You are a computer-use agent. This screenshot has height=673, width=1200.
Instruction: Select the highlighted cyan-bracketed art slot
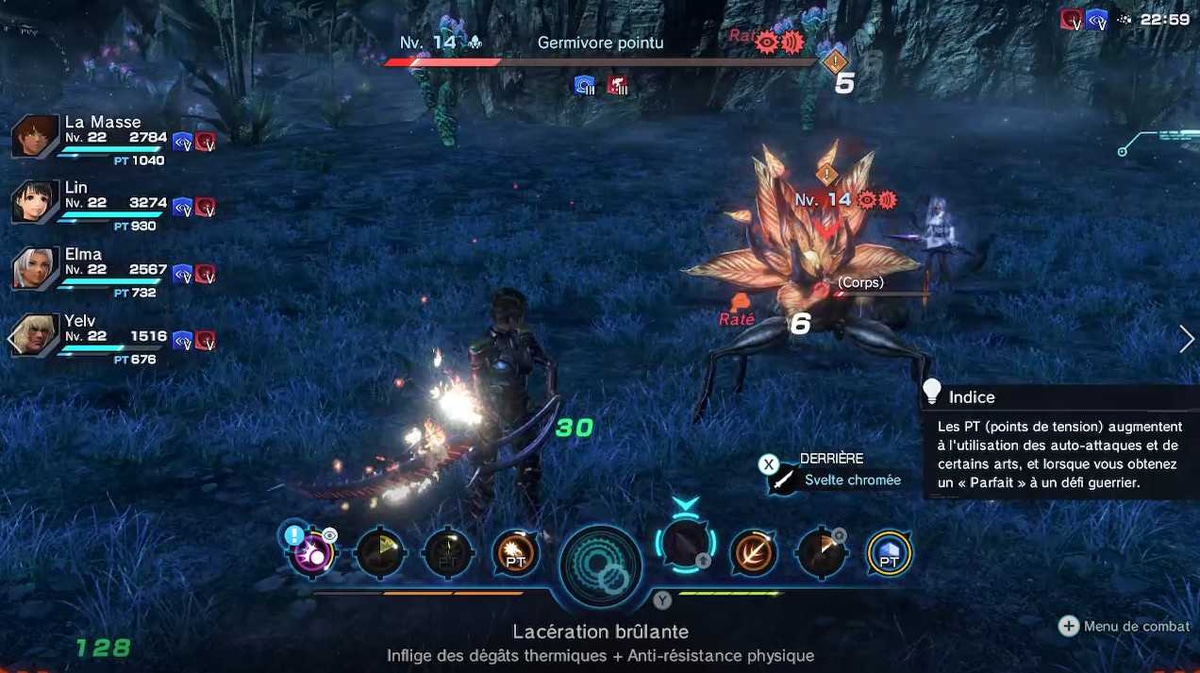(686, 547)
